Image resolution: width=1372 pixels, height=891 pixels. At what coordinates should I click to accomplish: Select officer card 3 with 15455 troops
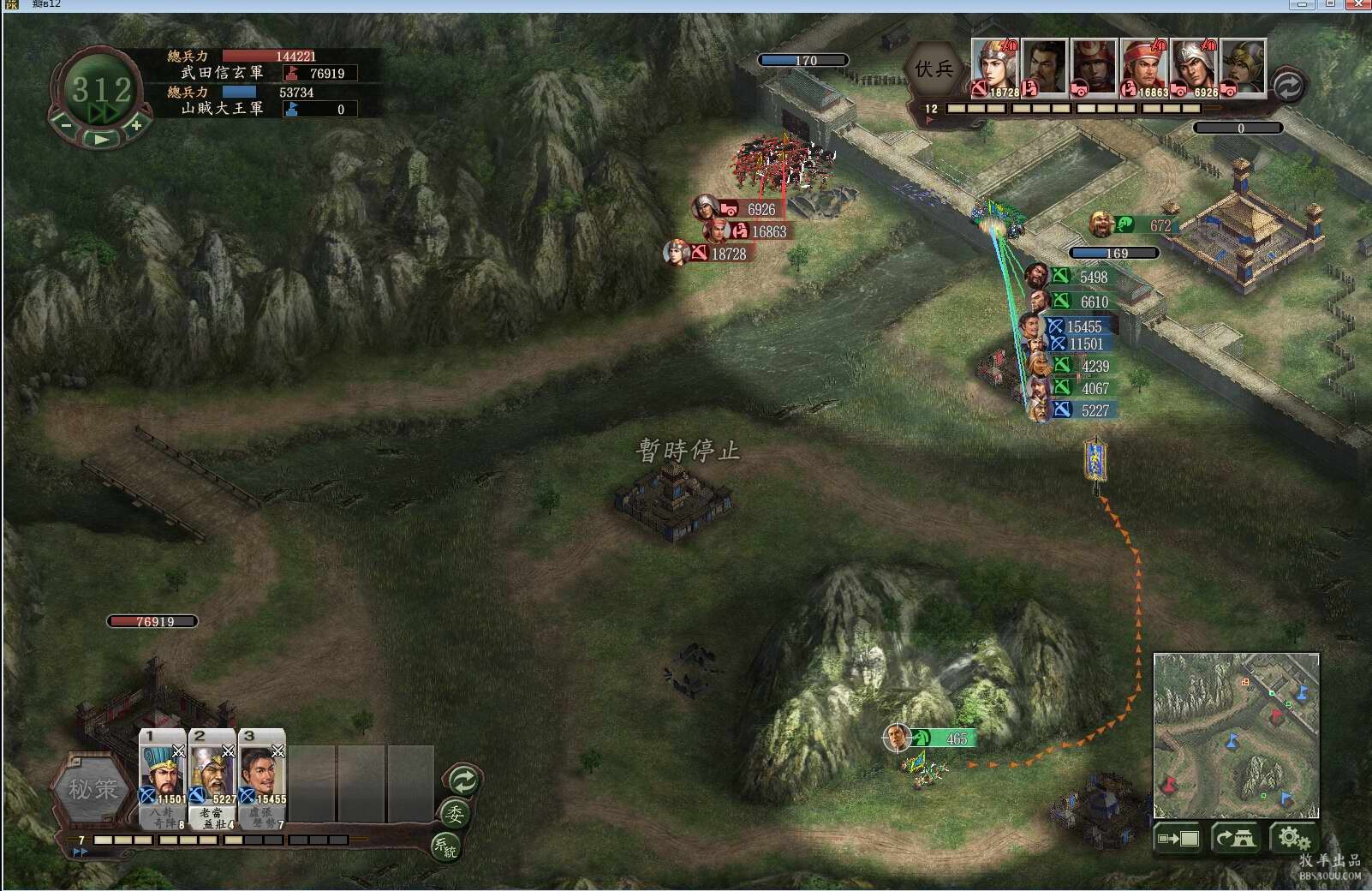click(262, 778)
